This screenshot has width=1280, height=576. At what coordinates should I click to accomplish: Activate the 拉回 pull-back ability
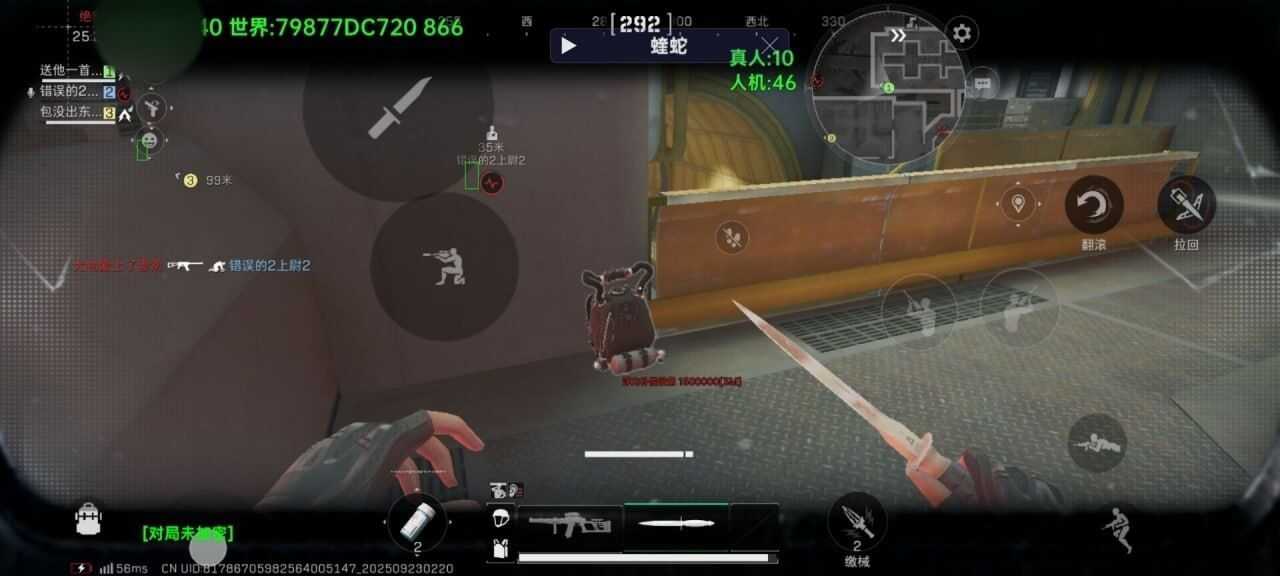click(1186, 205)
